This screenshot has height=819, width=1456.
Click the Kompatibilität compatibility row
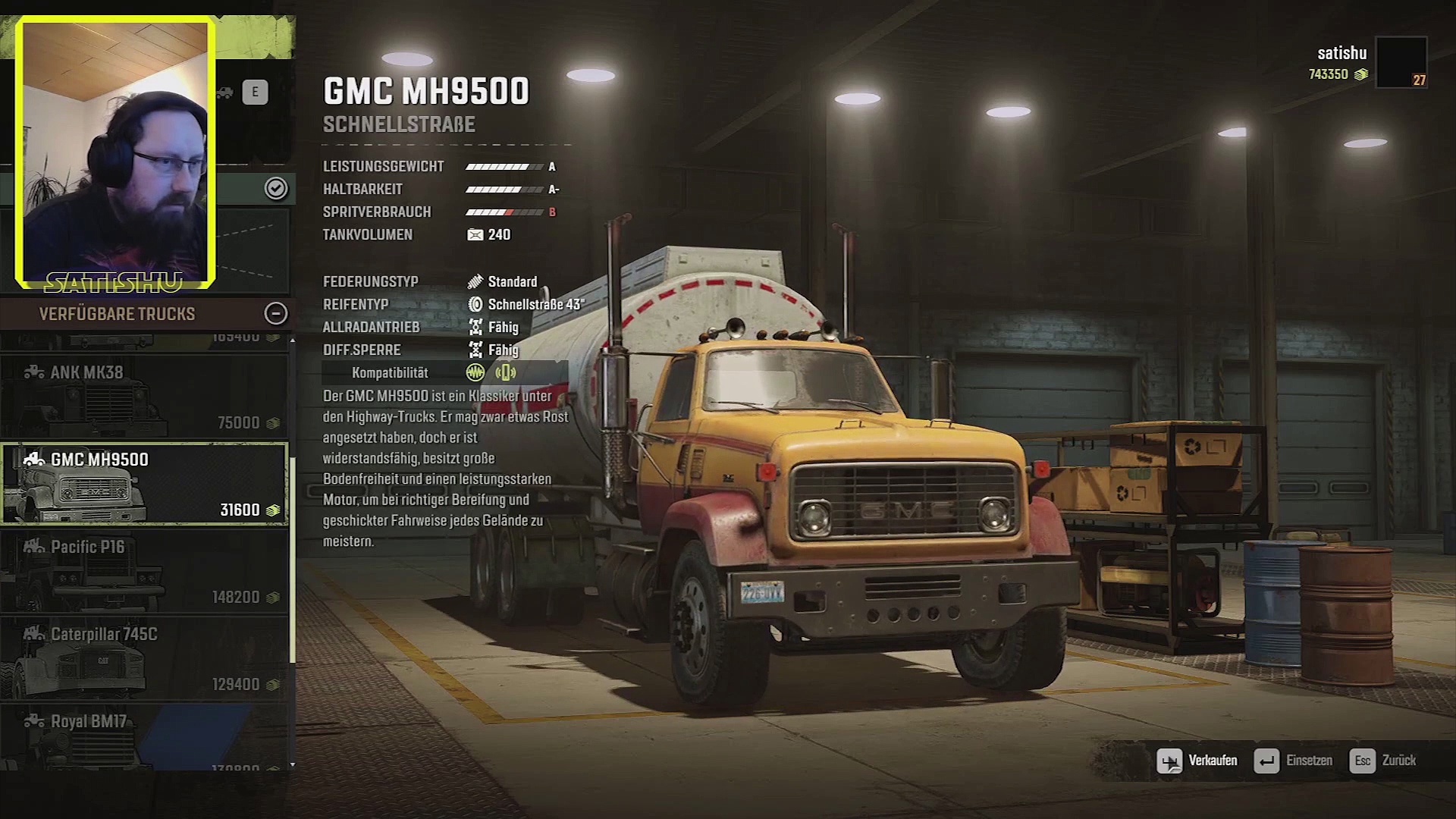[444, 372]
